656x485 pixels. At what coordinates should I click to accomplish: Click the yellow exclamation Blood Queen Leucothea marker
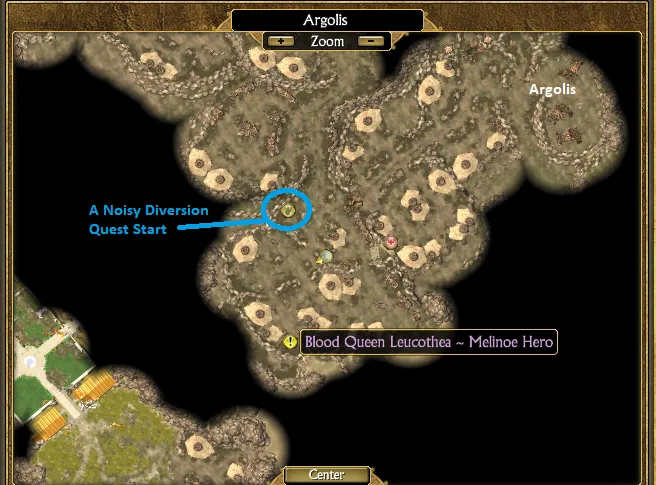290,342
